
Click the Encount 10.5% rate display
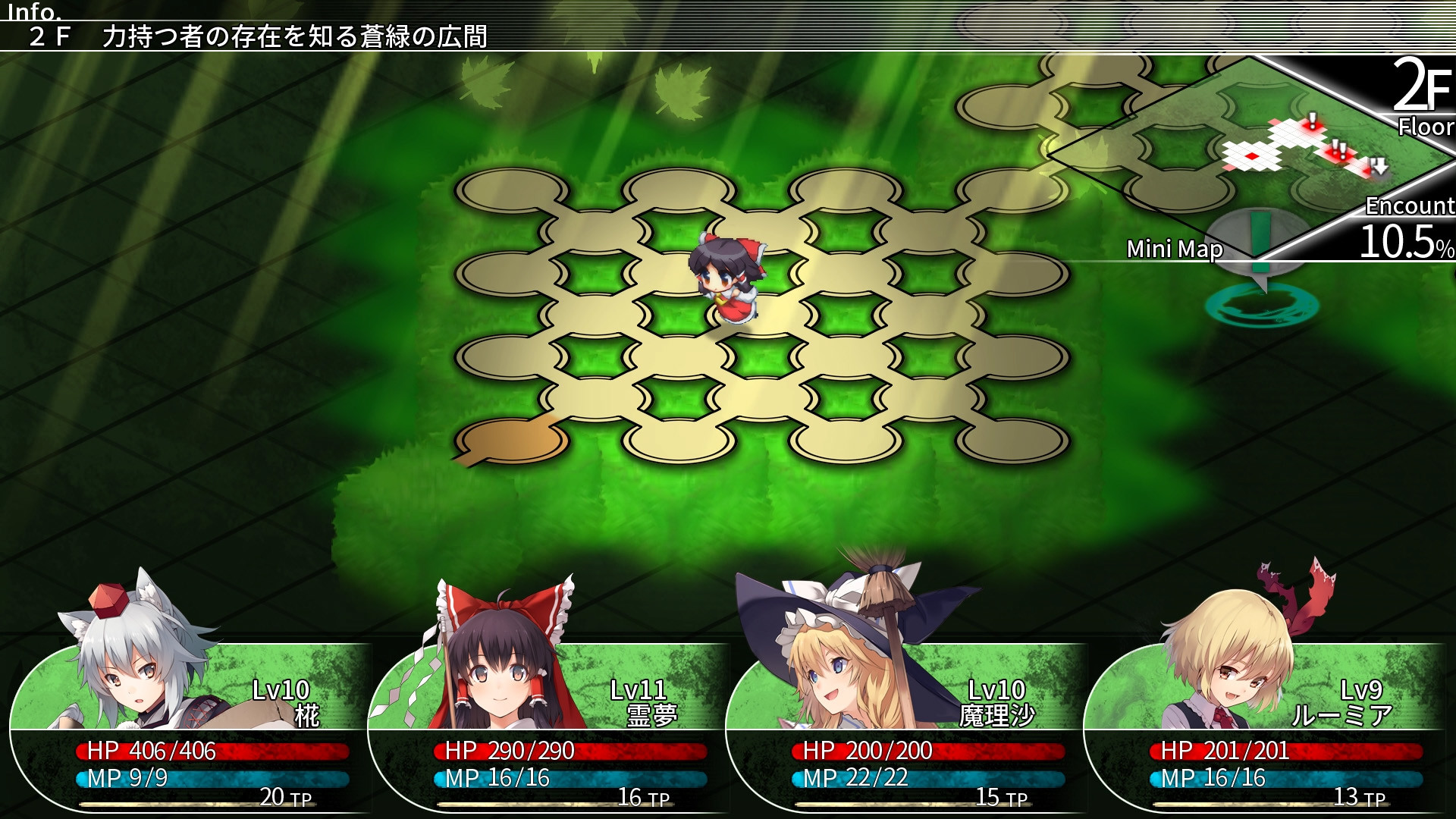tap(1410, 227)
